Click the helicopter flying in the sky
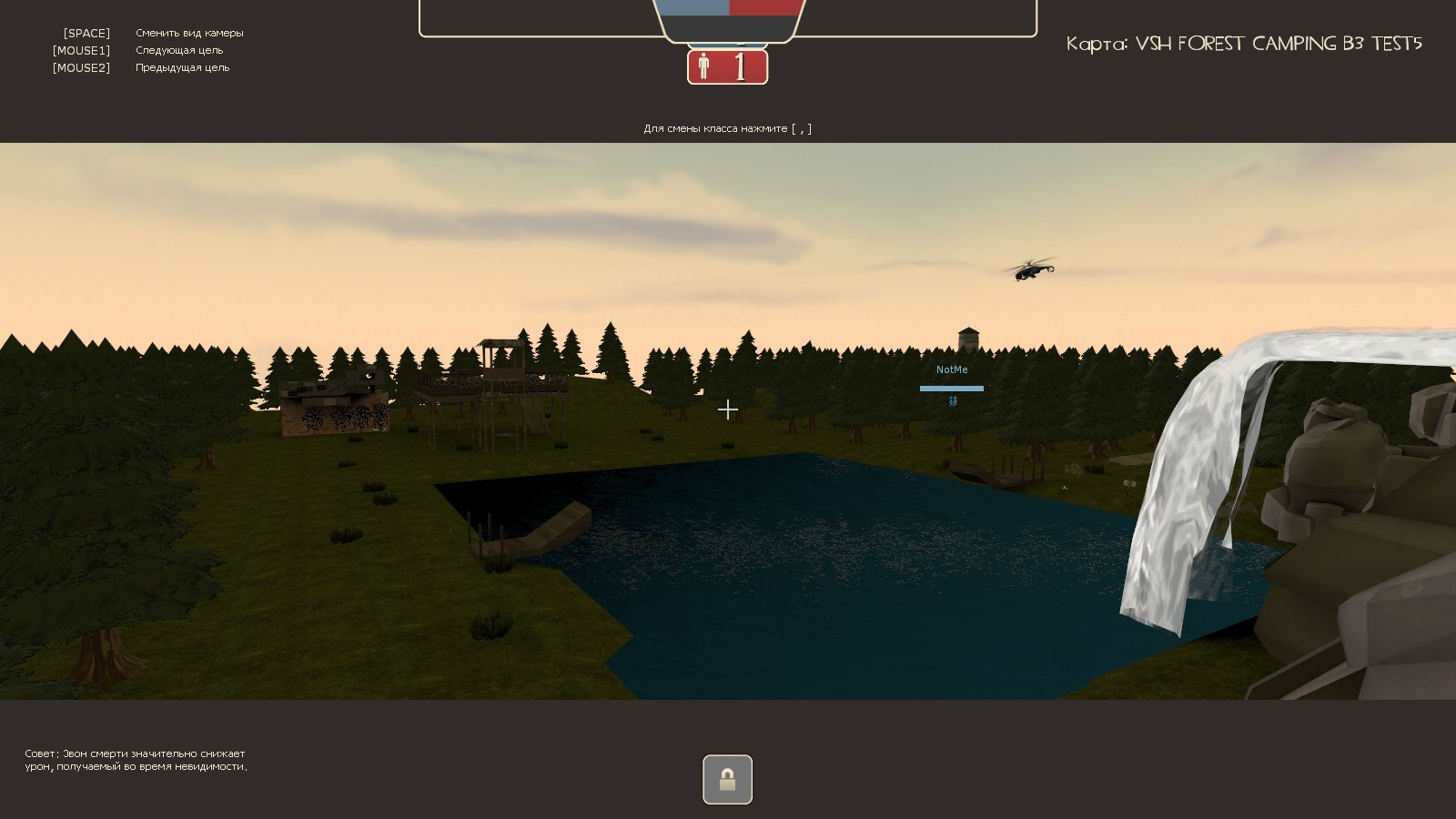1456x819 pixels. pos(1028,269)
